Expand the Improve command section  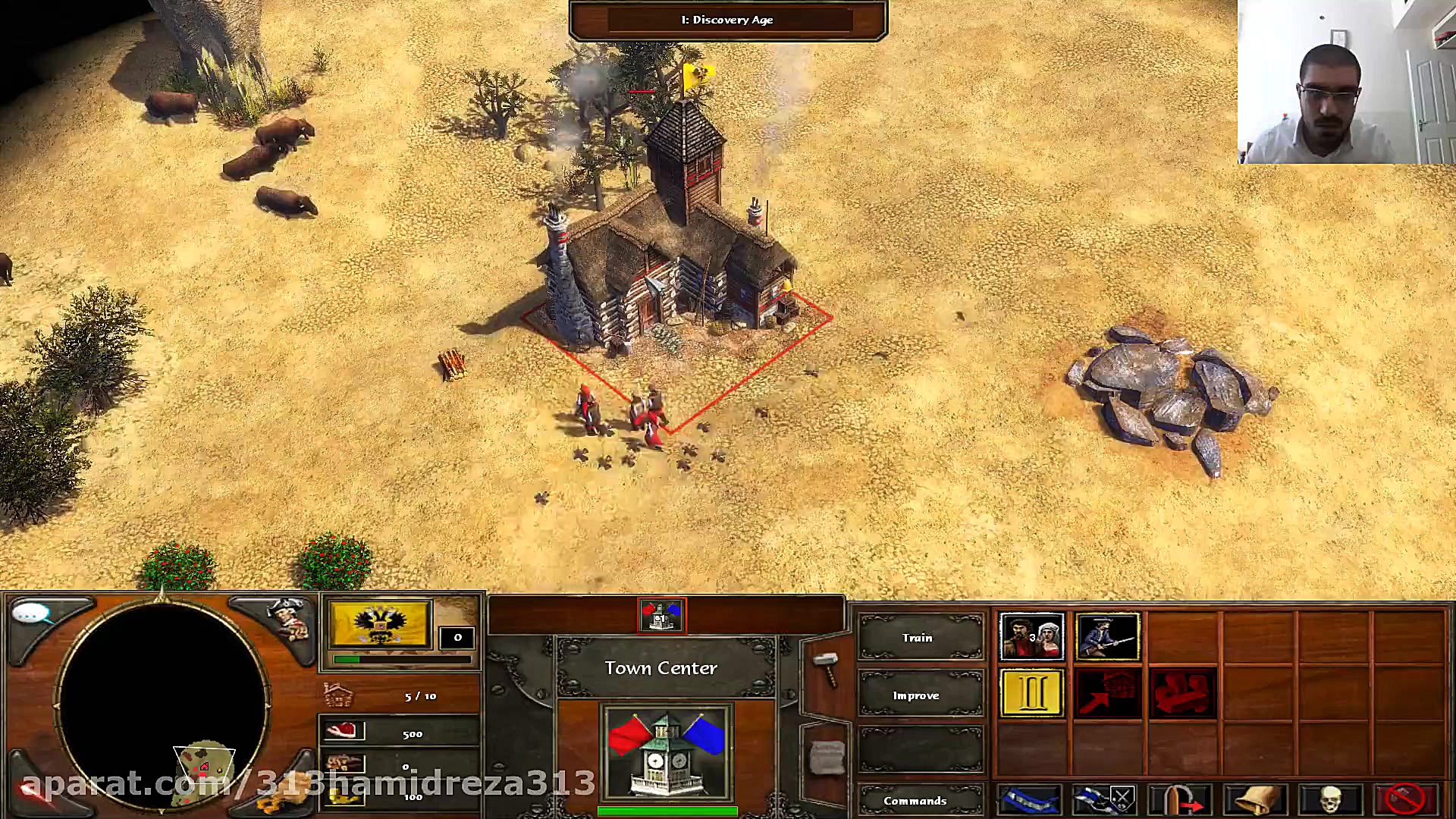point(918,695)
